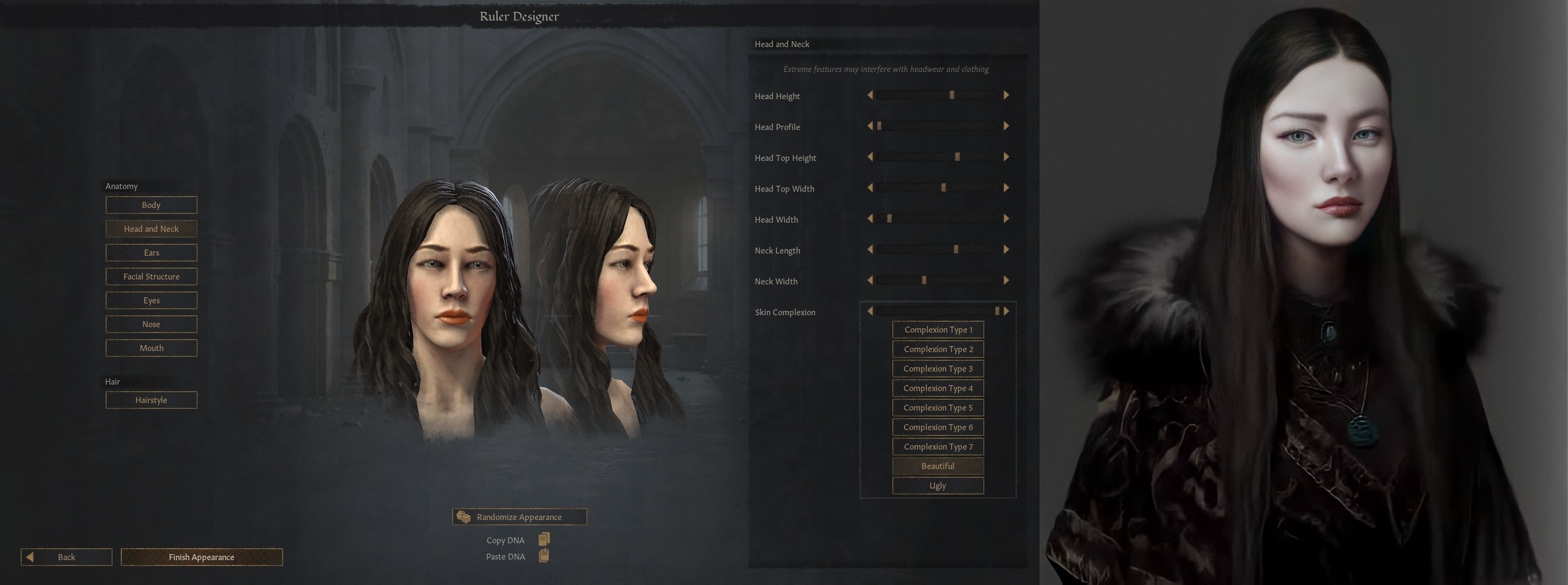Copy the character DNA
Screen dimensions: 1568x585
tap(544, 539)
